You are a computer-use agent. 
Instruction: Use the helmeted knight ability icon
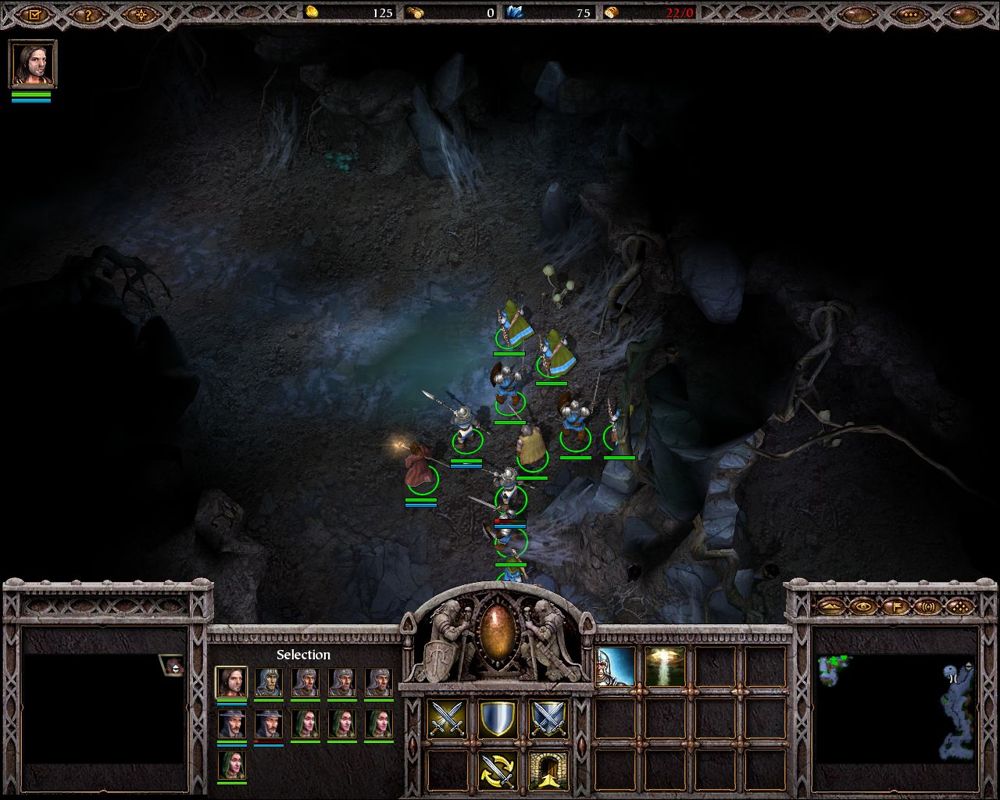(616, 666)
